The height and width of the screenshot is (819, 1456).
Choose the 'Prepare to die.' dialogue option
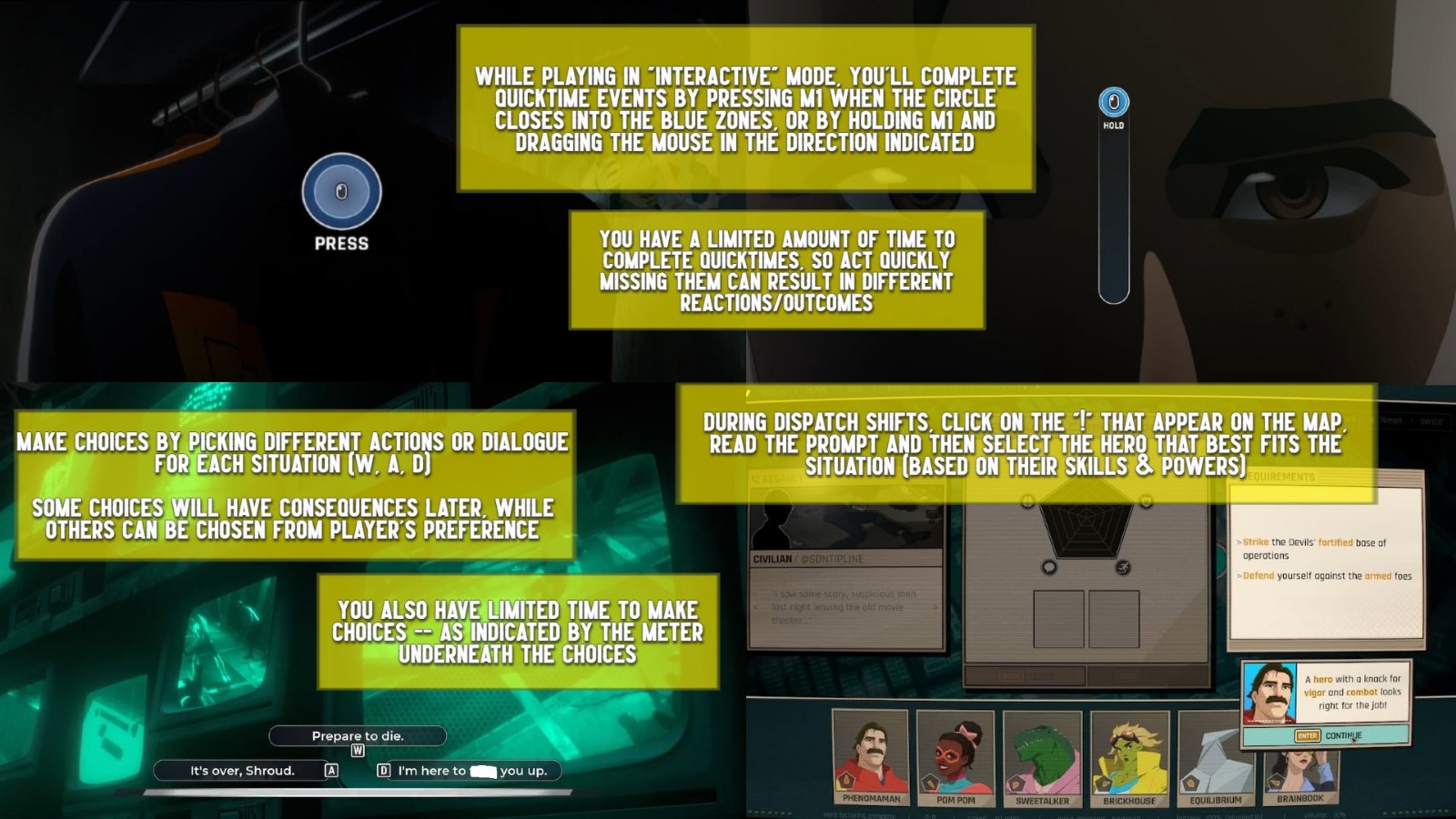[x=358, y=736]
